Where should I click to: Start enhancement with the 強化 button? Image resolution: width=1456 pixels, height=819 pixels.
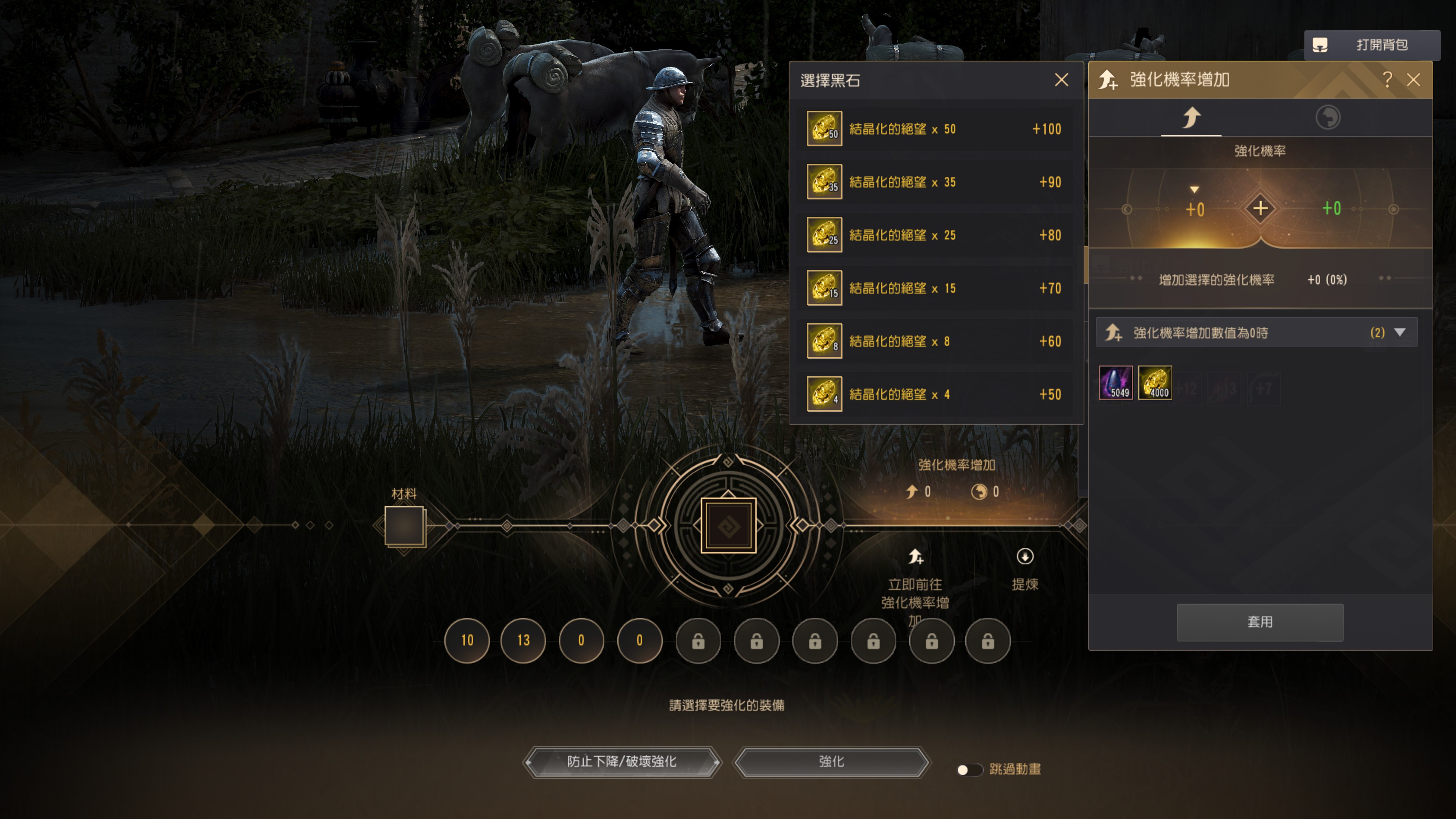point(831,762)
